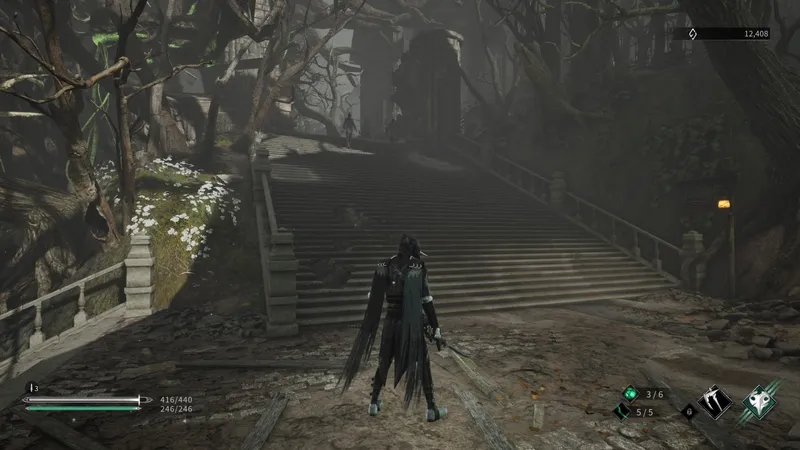
Task: Click the dagger level icon above the health bar
Action: point(30,387)
